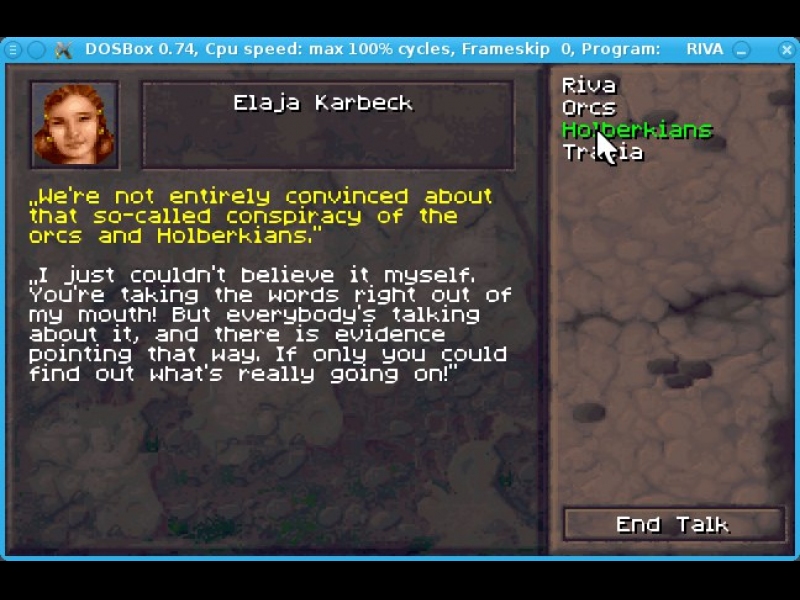The image size is (800, 600).
Task: Minimize the DOSBox window
Action: 742,49
